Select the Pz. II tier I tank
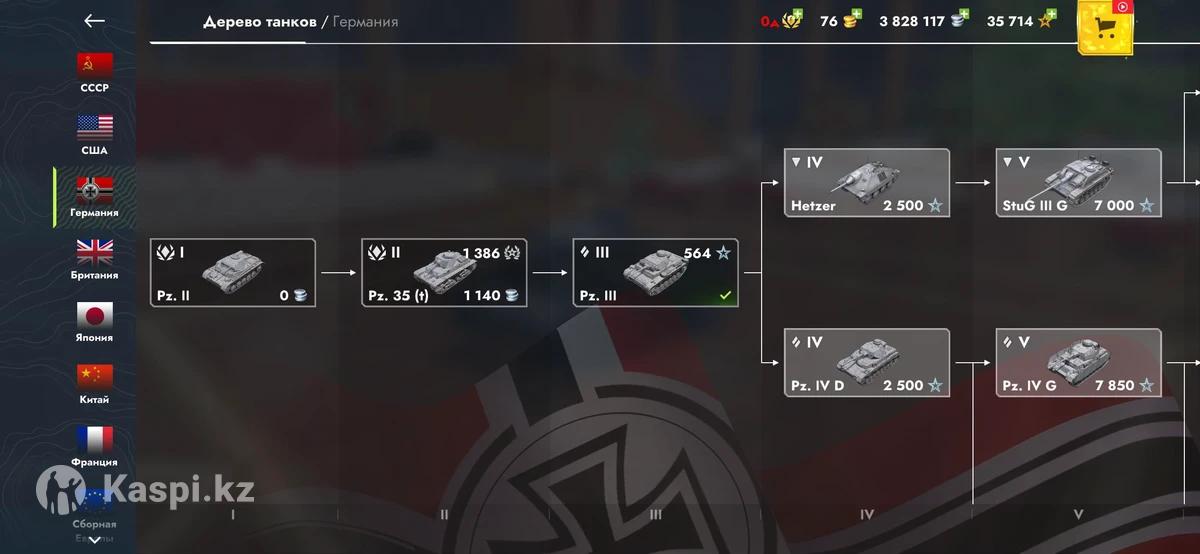 [233, 272]
